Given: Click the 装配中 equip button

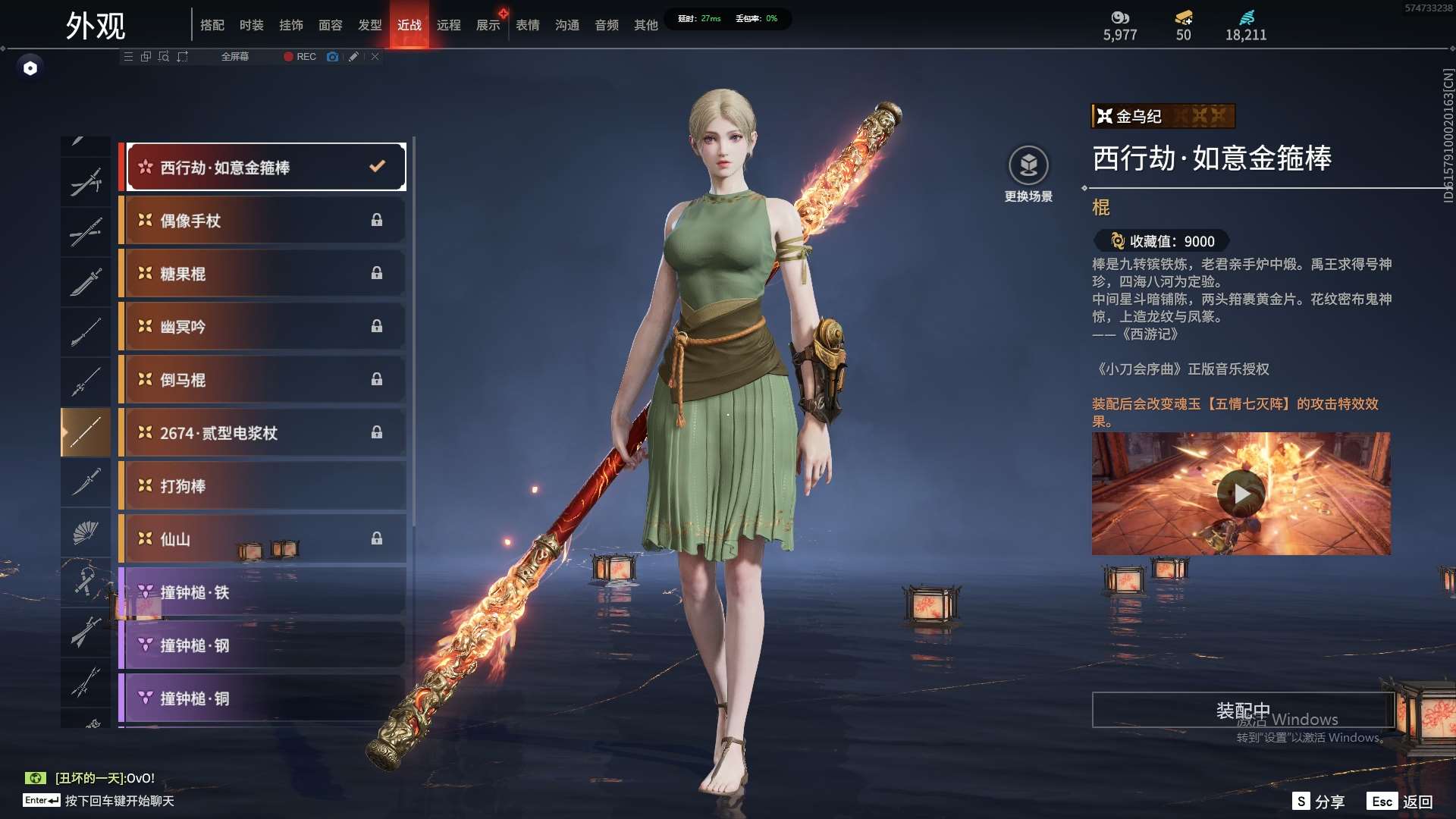Looking at the screenshot, I should pos(1243,710).
